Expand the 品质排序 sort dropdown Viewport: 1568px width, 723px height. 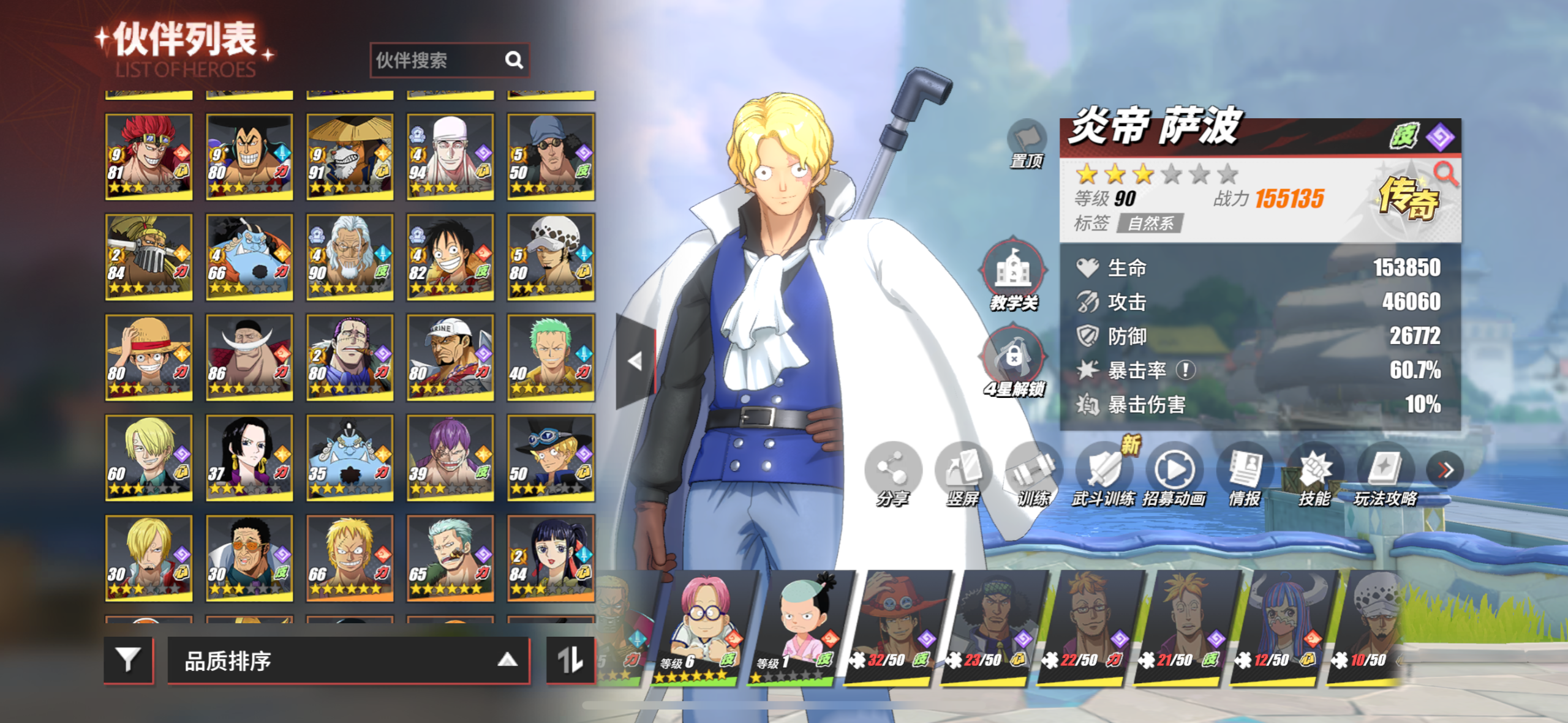click(348, 660)
